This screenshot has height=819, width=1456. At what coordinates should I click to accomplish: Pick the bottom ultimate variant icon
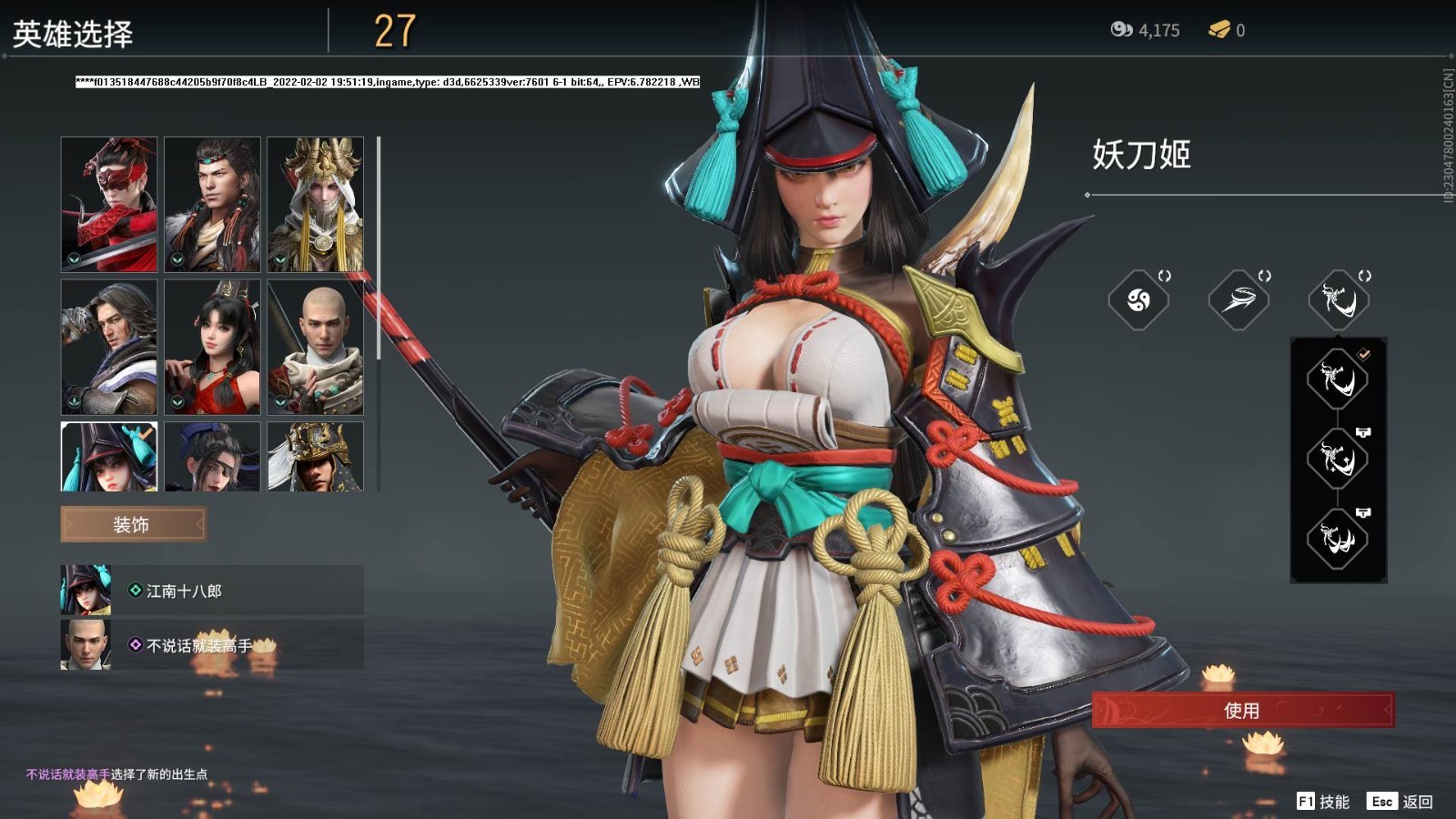(x=1338, y=539)
